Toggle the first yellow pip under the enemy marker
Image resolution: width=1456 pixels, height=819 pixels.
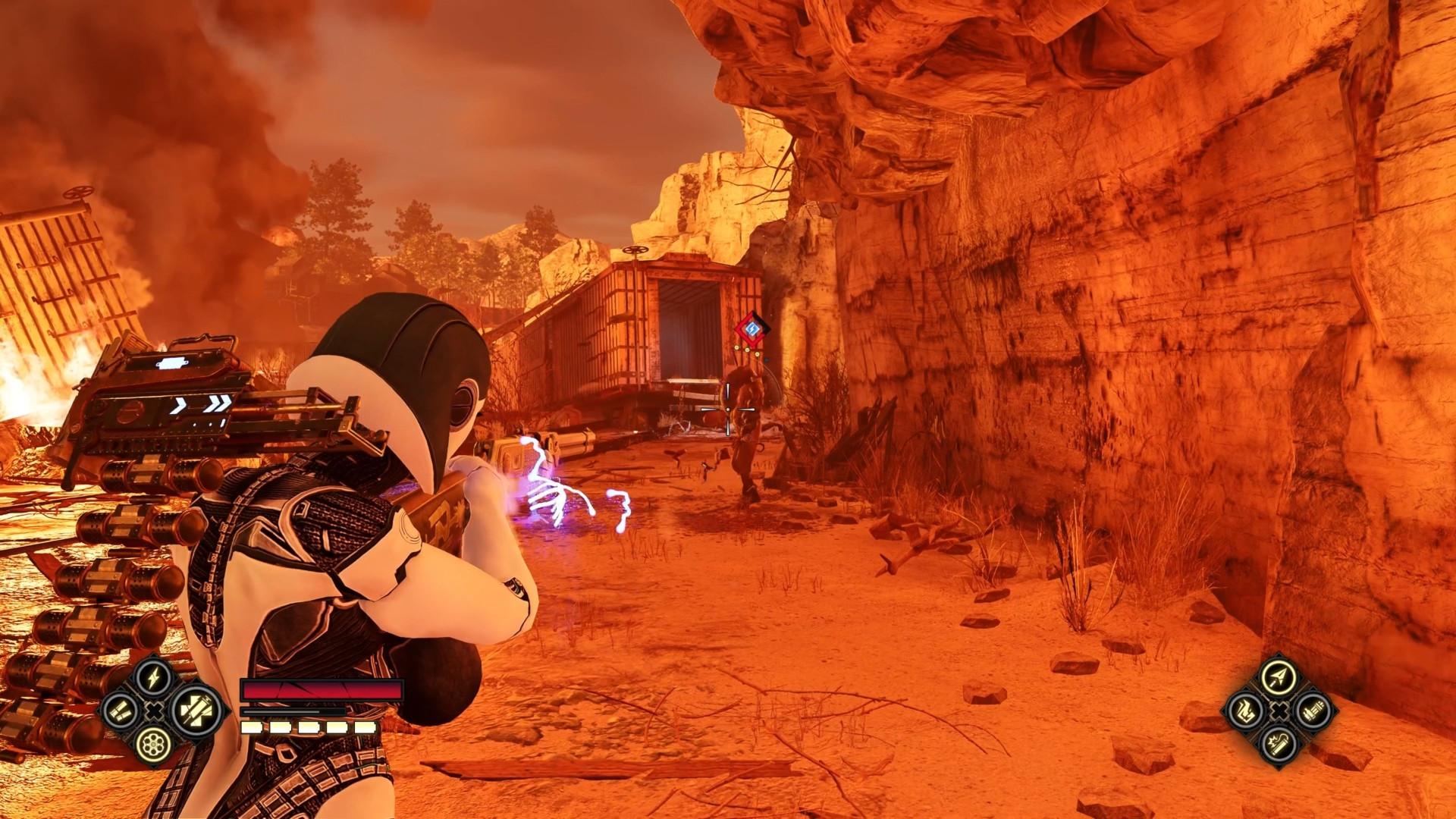tap(737, 347)
